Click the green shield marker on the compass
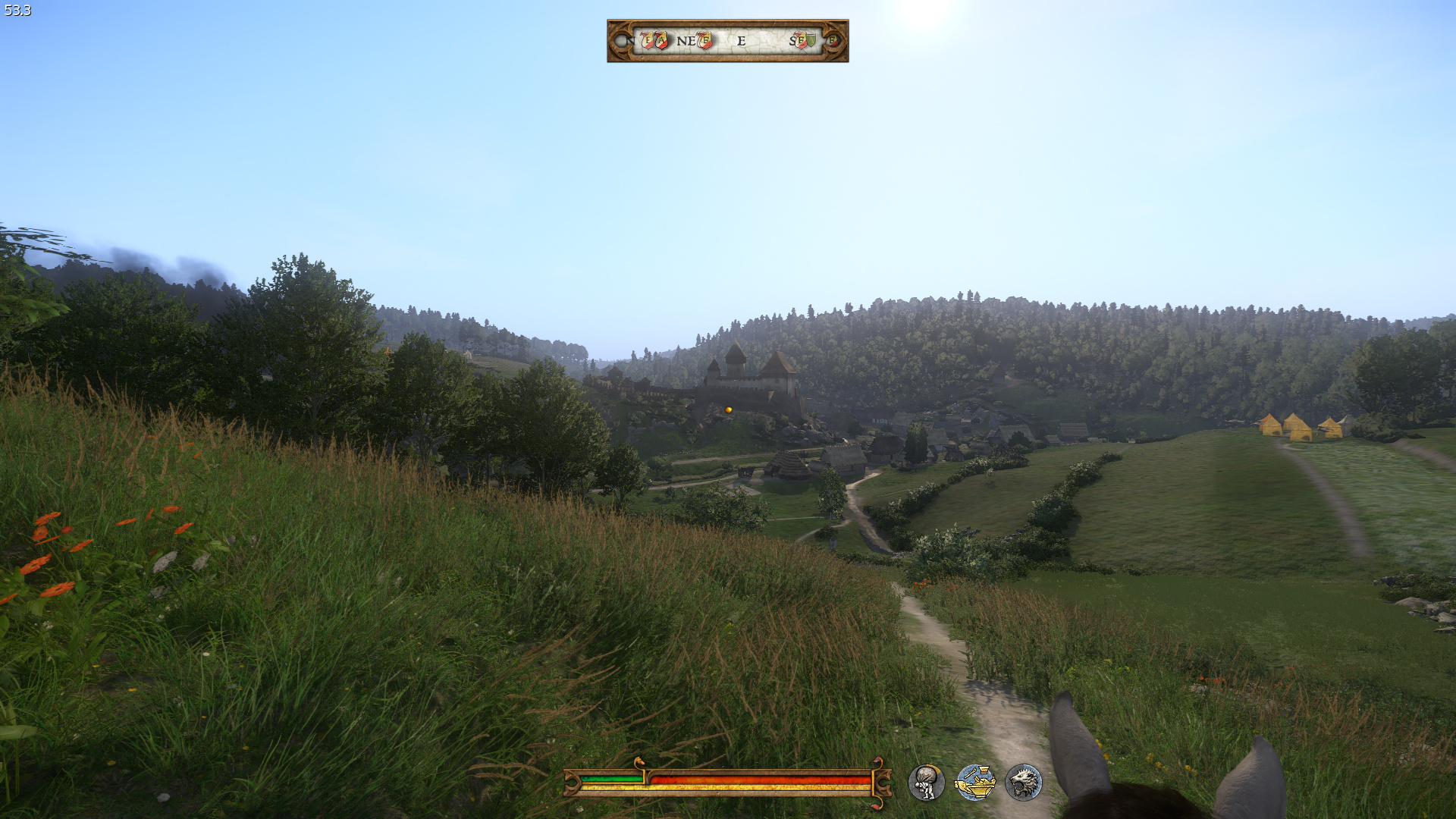 click(x=811, y=40)
